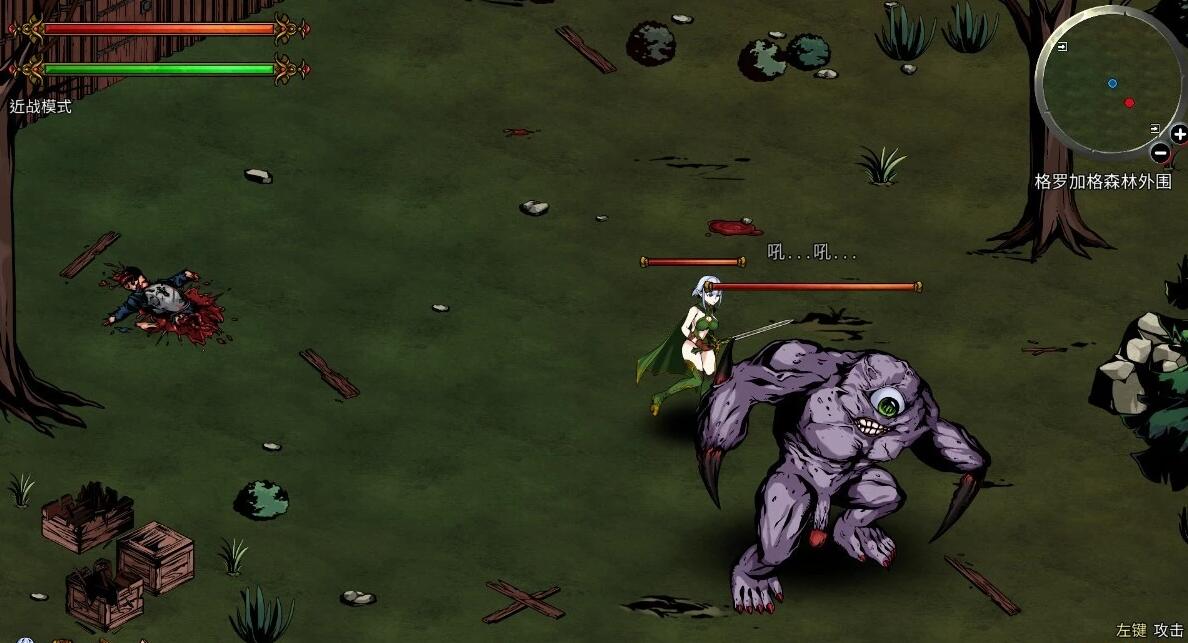Viewport: 1188px width, 643px height.
Task: Select the lower-right exit marker on minimap
Action: (x=1155, y=129)
